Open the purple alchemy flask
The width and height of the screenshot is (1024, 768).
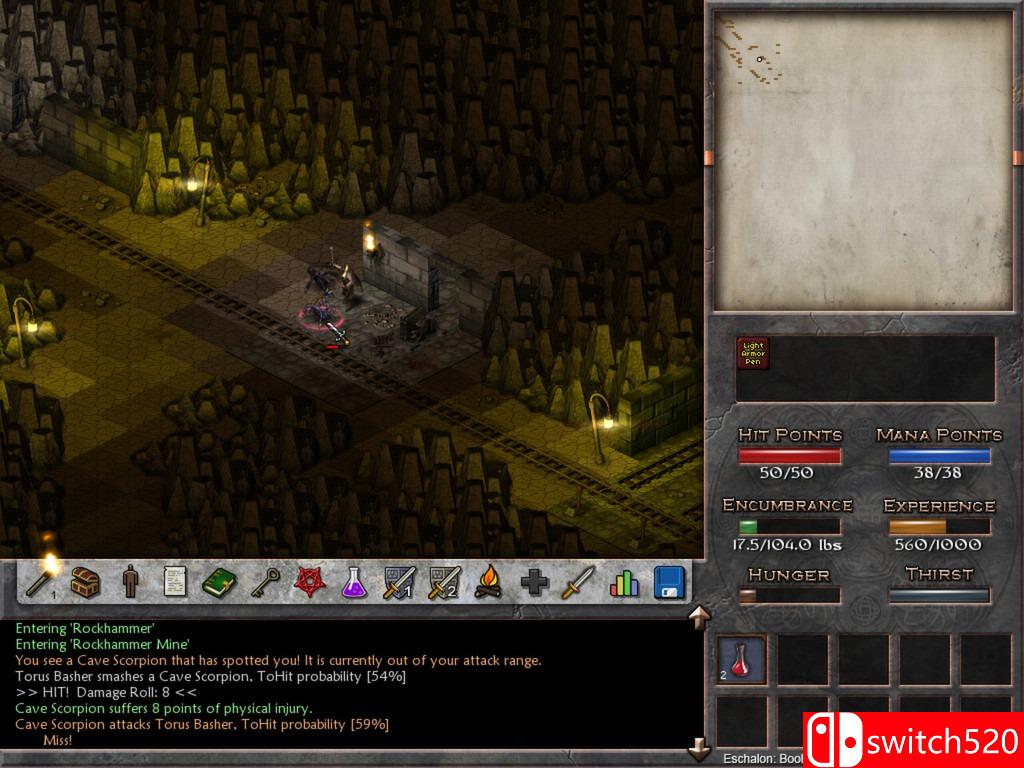[x=353, y=581]
